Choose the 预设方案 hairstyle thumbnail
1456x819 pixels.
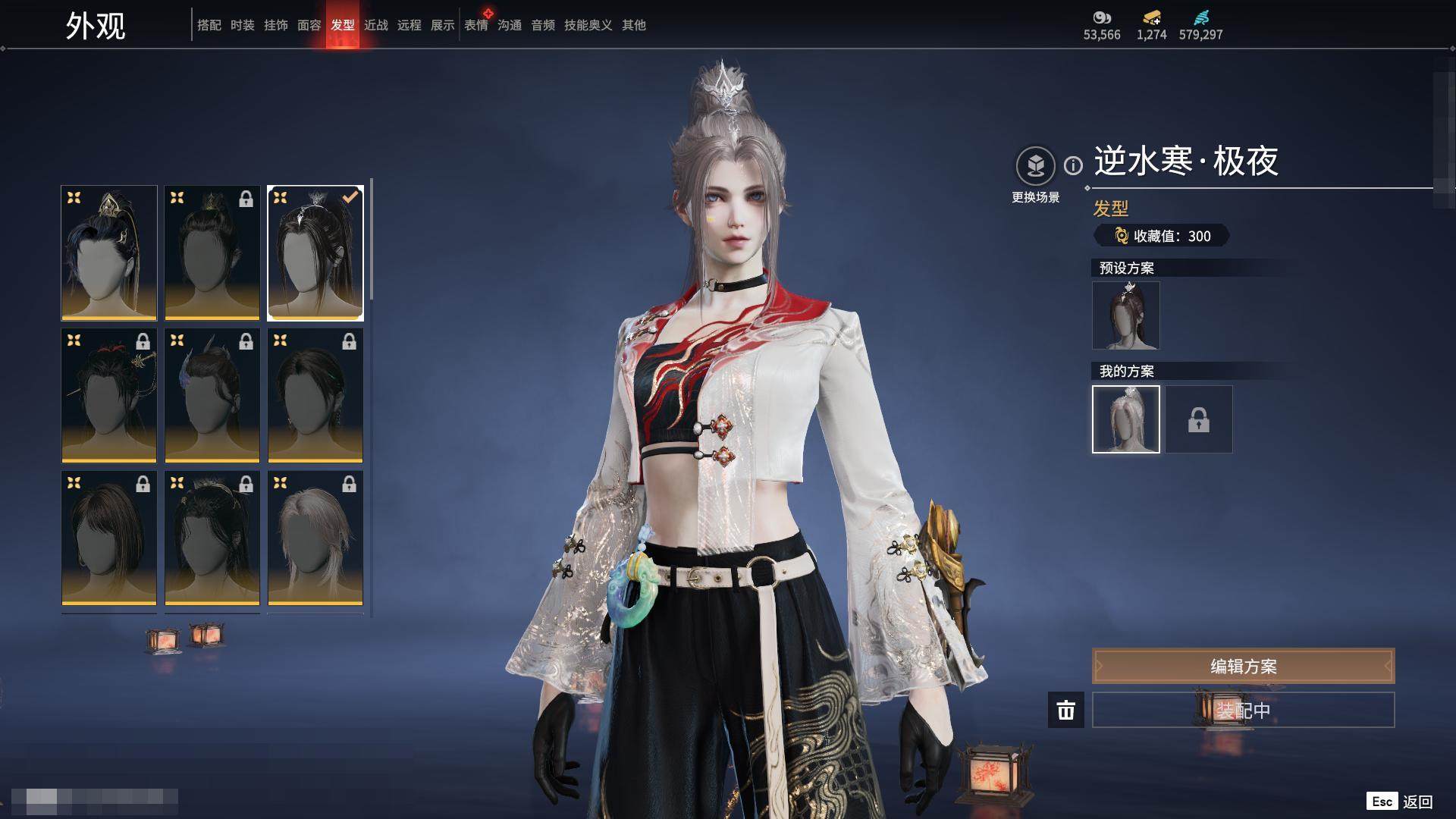click(1125, 315)
